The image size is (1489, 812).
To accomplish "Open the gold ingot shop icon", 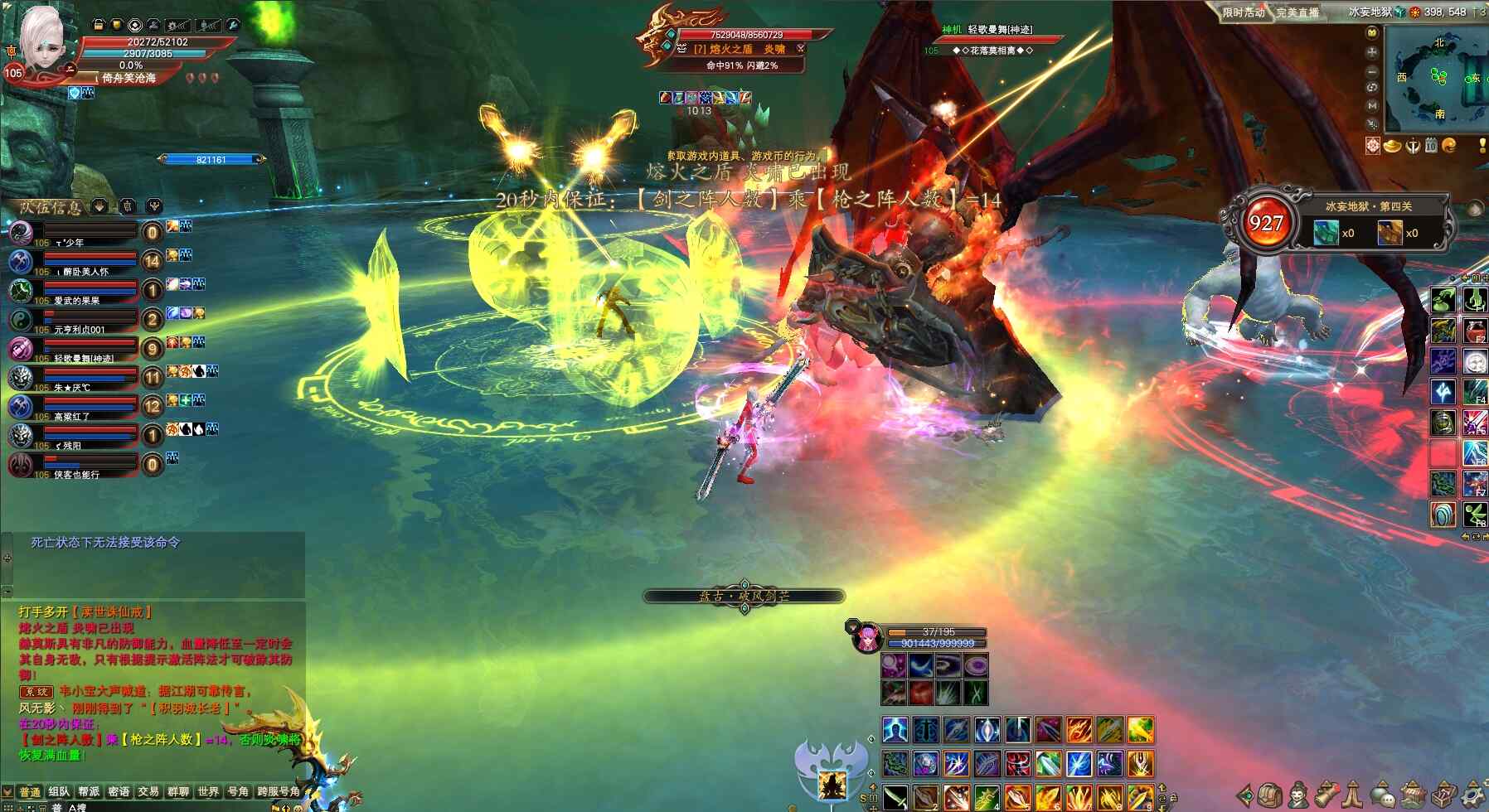I will 1392,146.
